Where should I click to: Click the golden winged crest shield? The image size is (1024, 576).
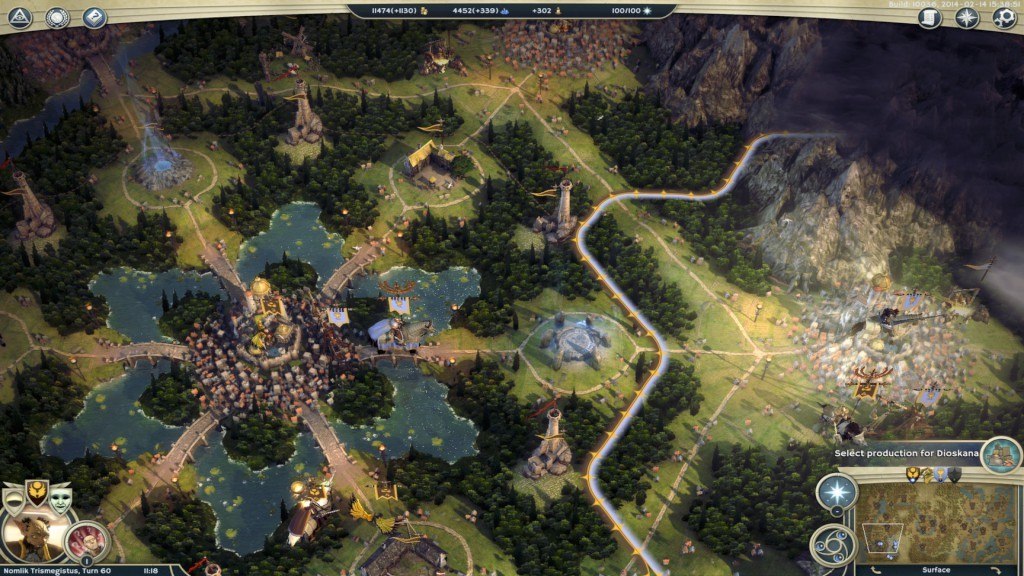[37, 493]
